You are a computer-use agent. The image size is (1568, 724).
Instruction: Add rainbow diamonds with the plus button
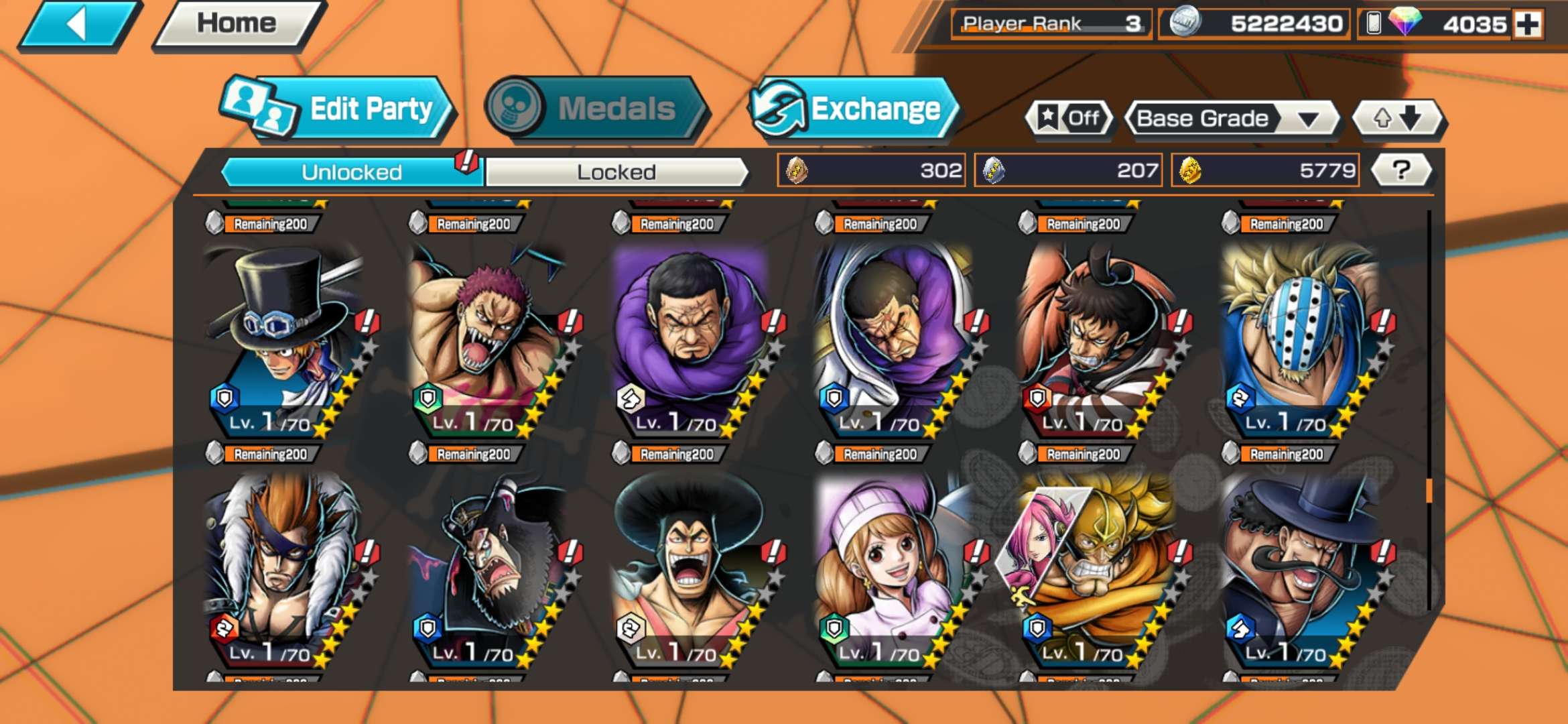point(1528,25)
